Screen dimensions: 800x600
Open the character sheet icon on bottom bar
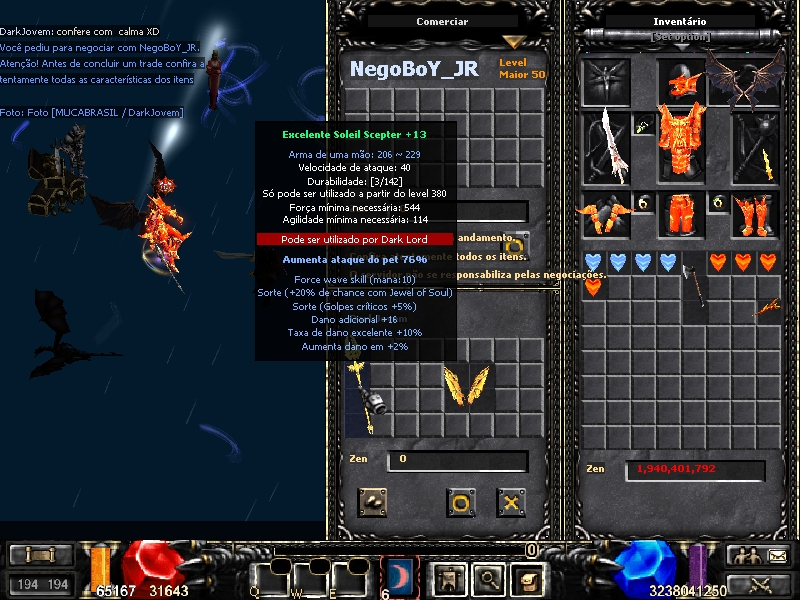[448, 577]
